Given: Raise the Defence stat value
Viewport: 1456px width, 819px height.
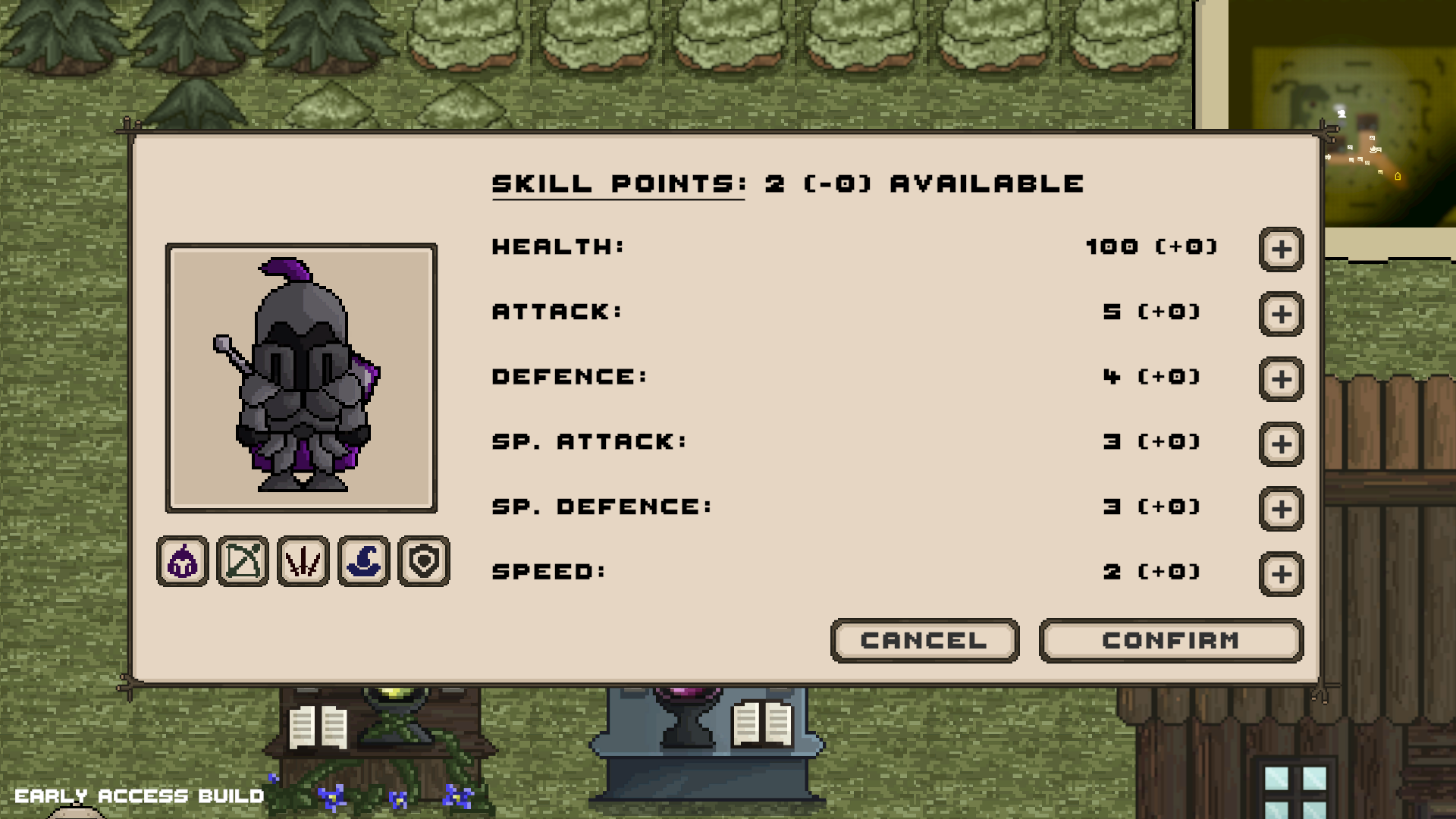Looking at the screenshot, I should pyautogui.click(x=1280, y=379).
